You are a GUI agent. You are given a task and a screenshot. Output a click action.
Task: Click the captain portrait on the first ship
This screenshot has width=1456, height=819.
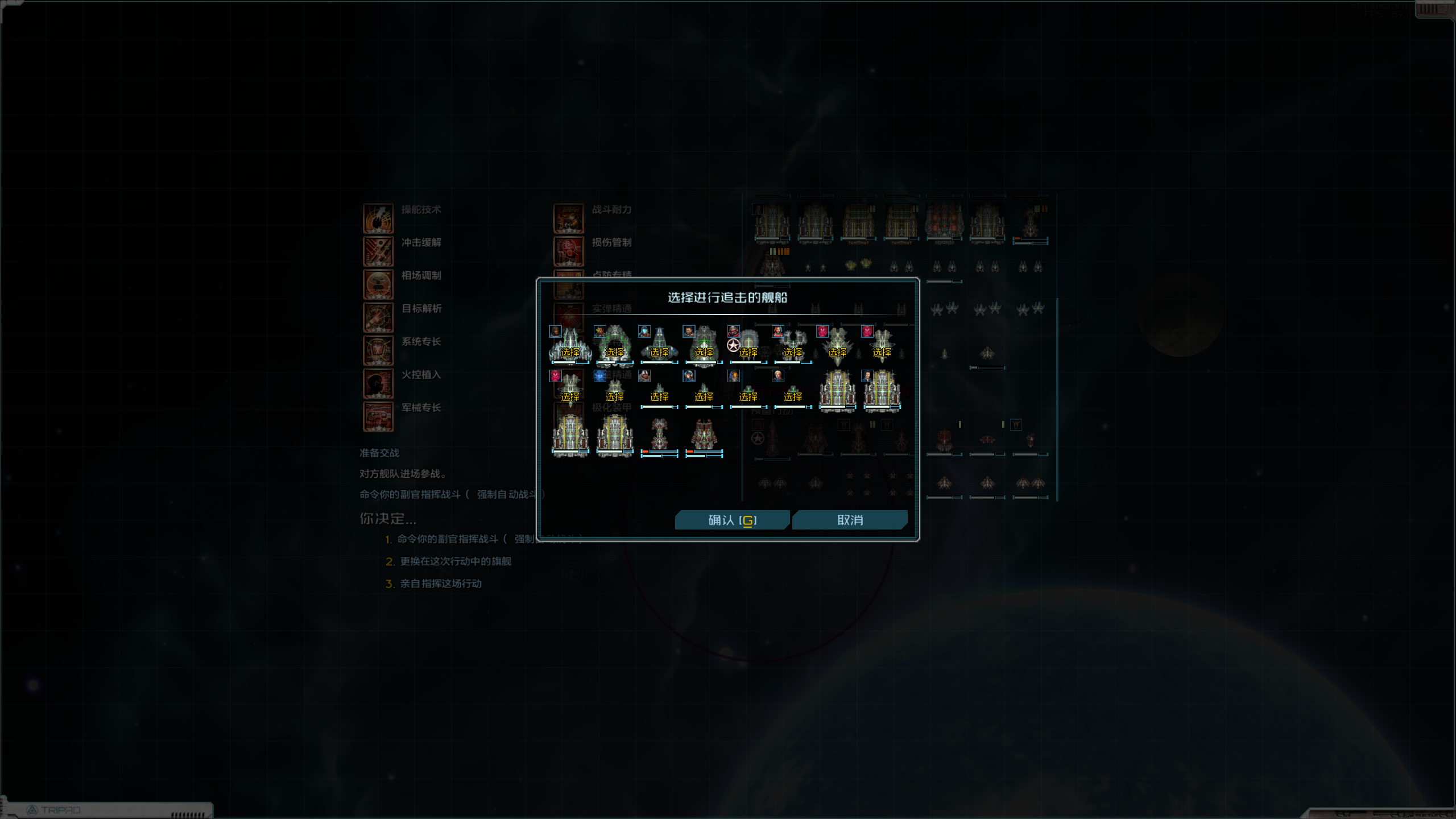tap(555, 331)
